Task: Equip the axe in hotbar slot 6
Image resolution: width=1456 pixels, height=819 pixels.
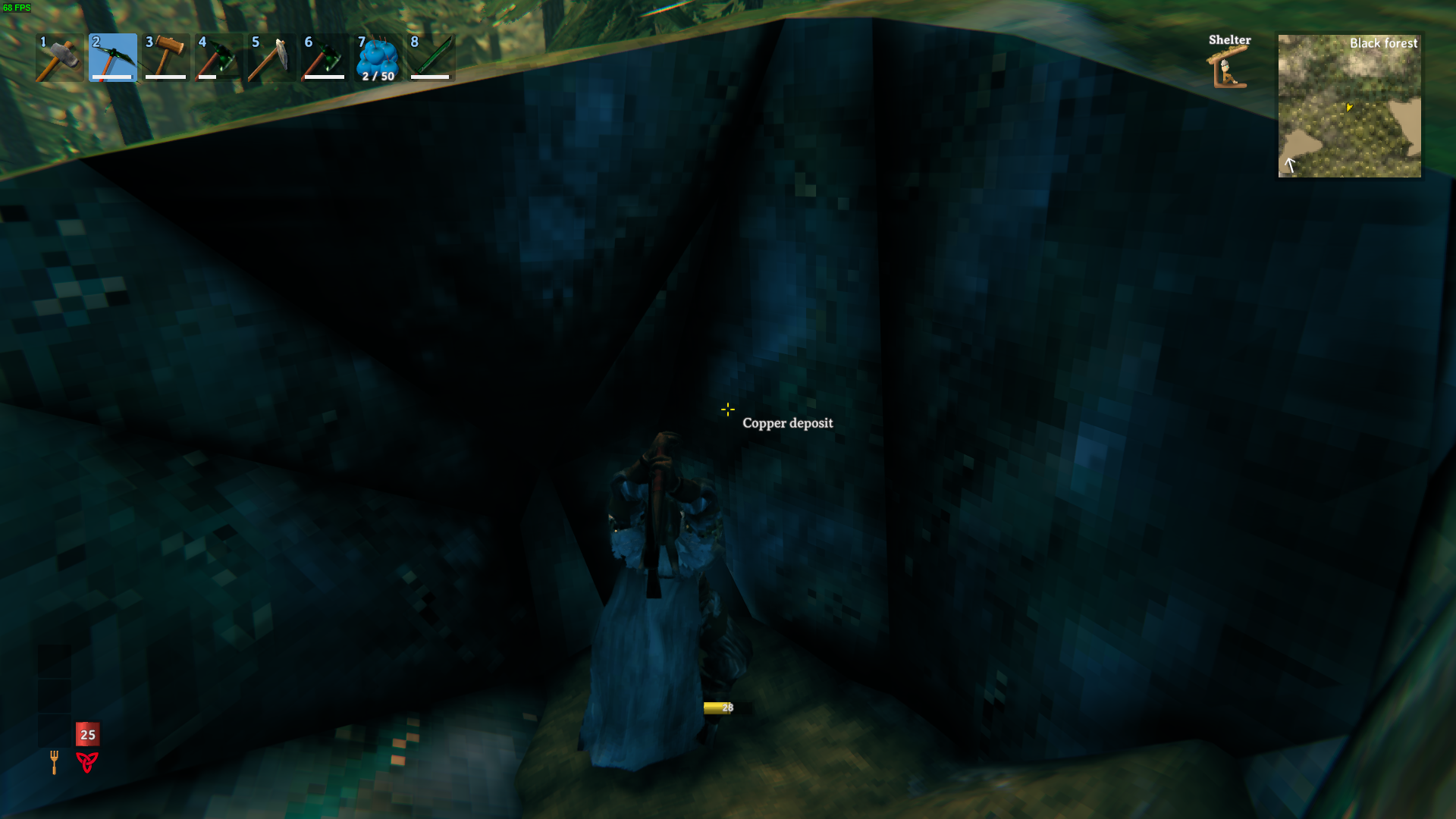Action: 325,58
